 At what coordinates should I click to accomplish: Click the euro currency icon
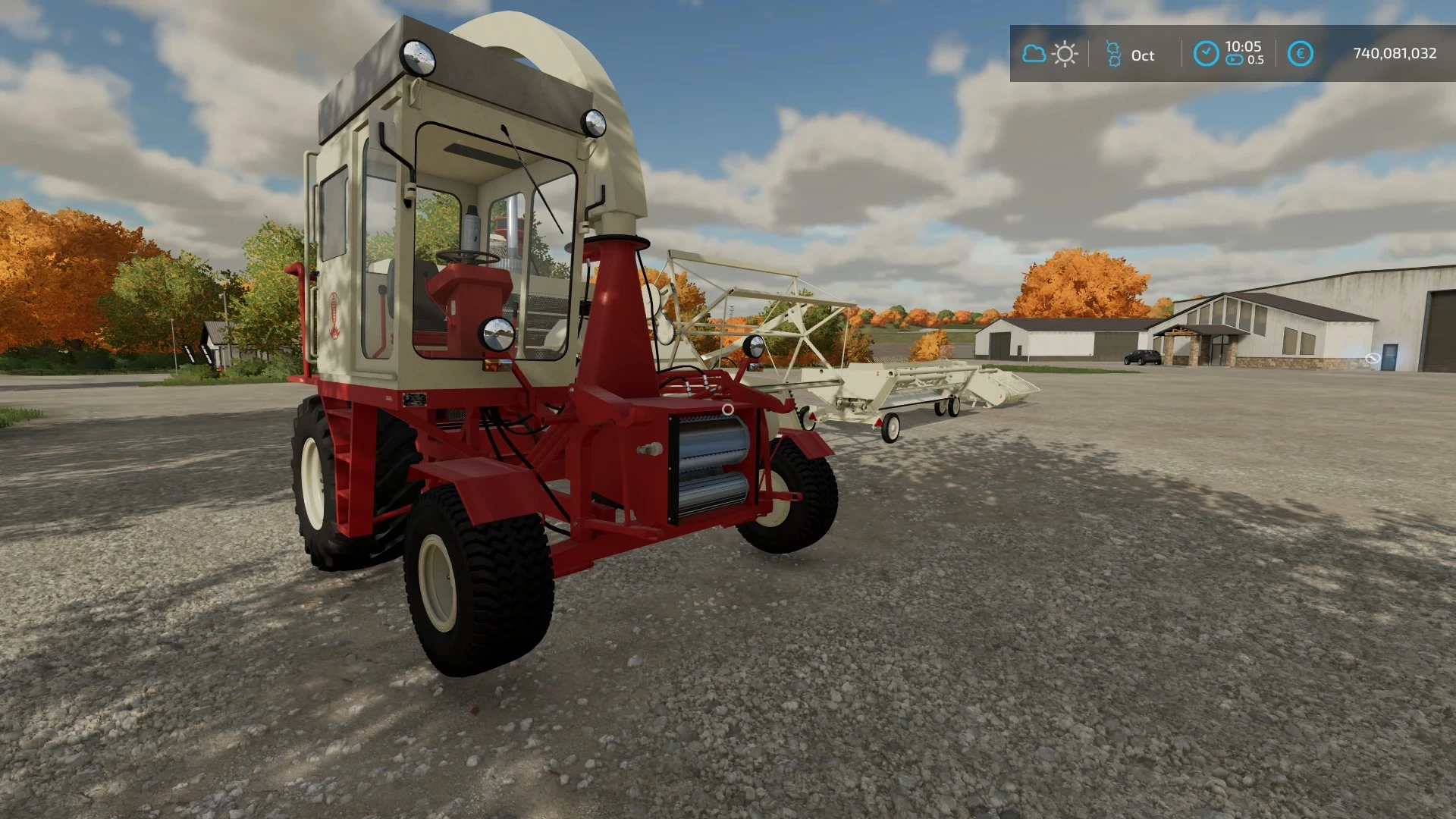pyautogui.click(x=1301, y=53)
